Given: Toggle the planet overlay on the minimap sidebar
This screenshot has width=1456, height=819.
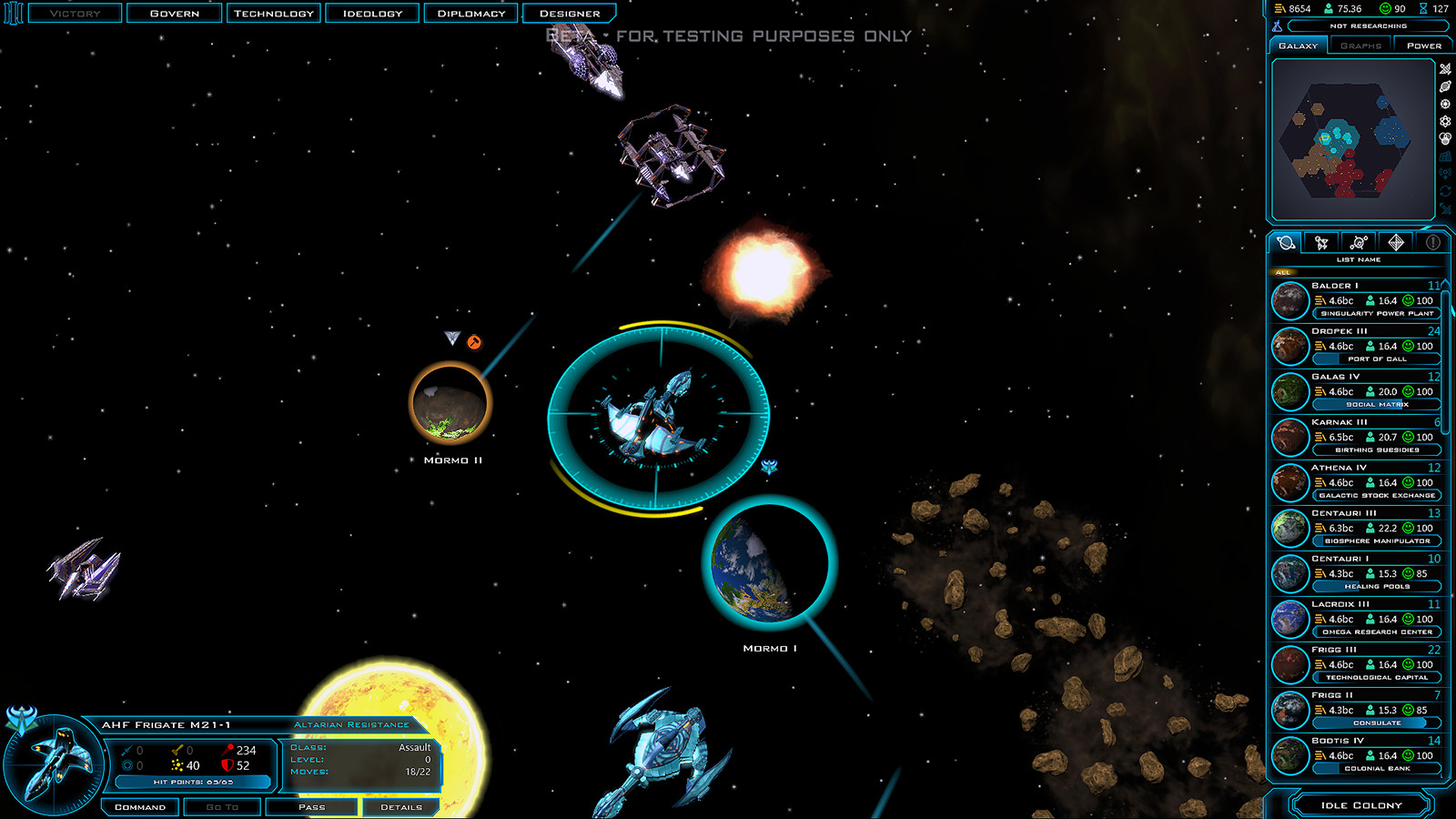Looking at the screenshot, I should click(x=1445, y=86).
